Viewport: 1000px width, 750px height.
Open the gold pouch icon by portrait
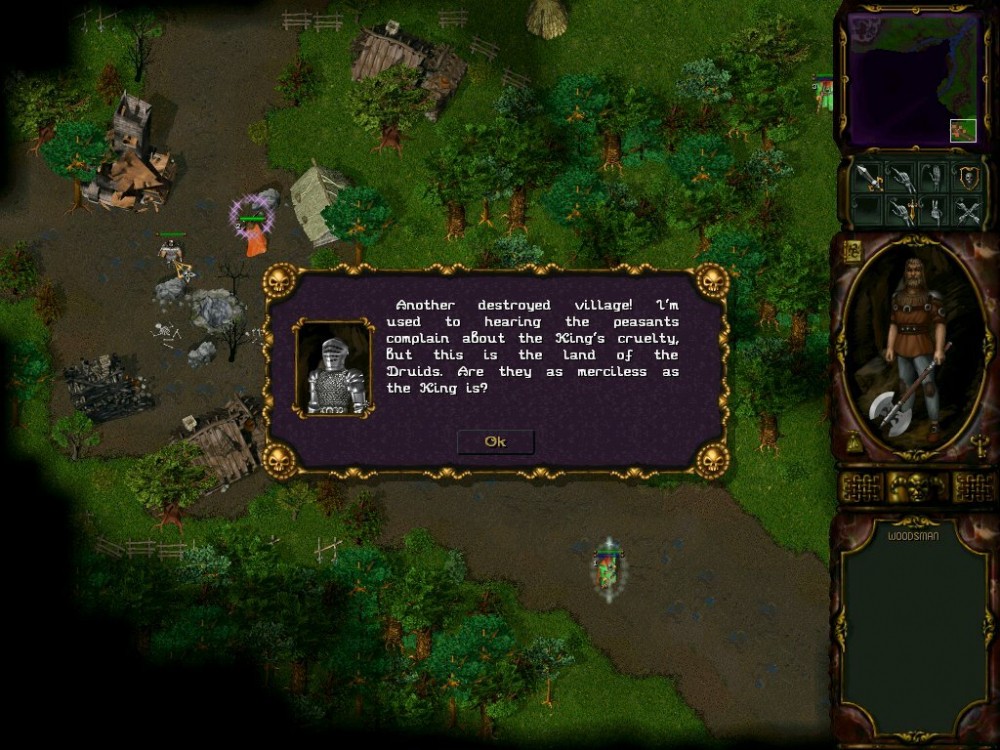[x=852, y=445]
